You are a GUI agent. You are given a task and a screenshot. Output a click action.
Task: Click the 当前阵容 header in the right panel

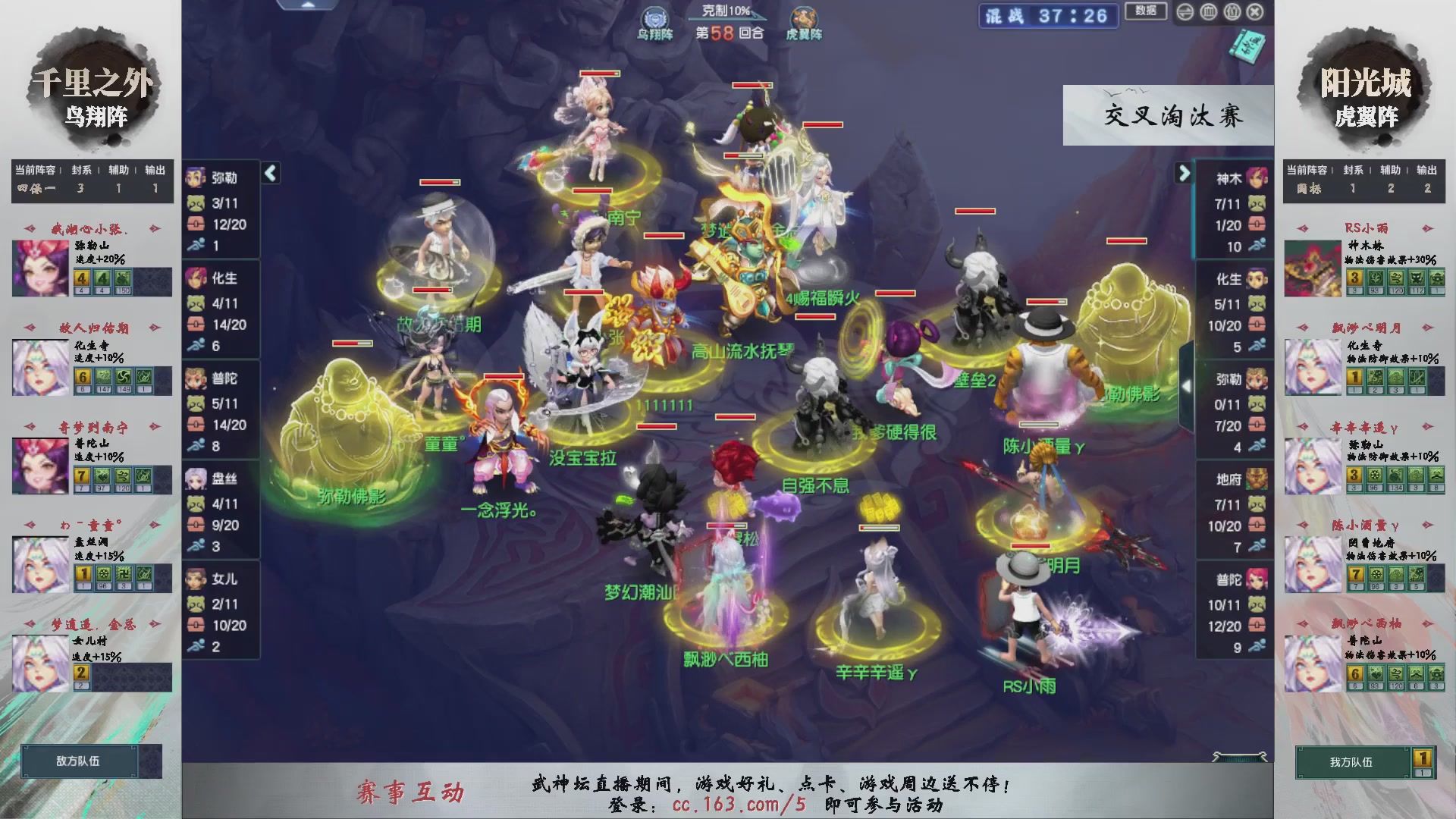1308,171
